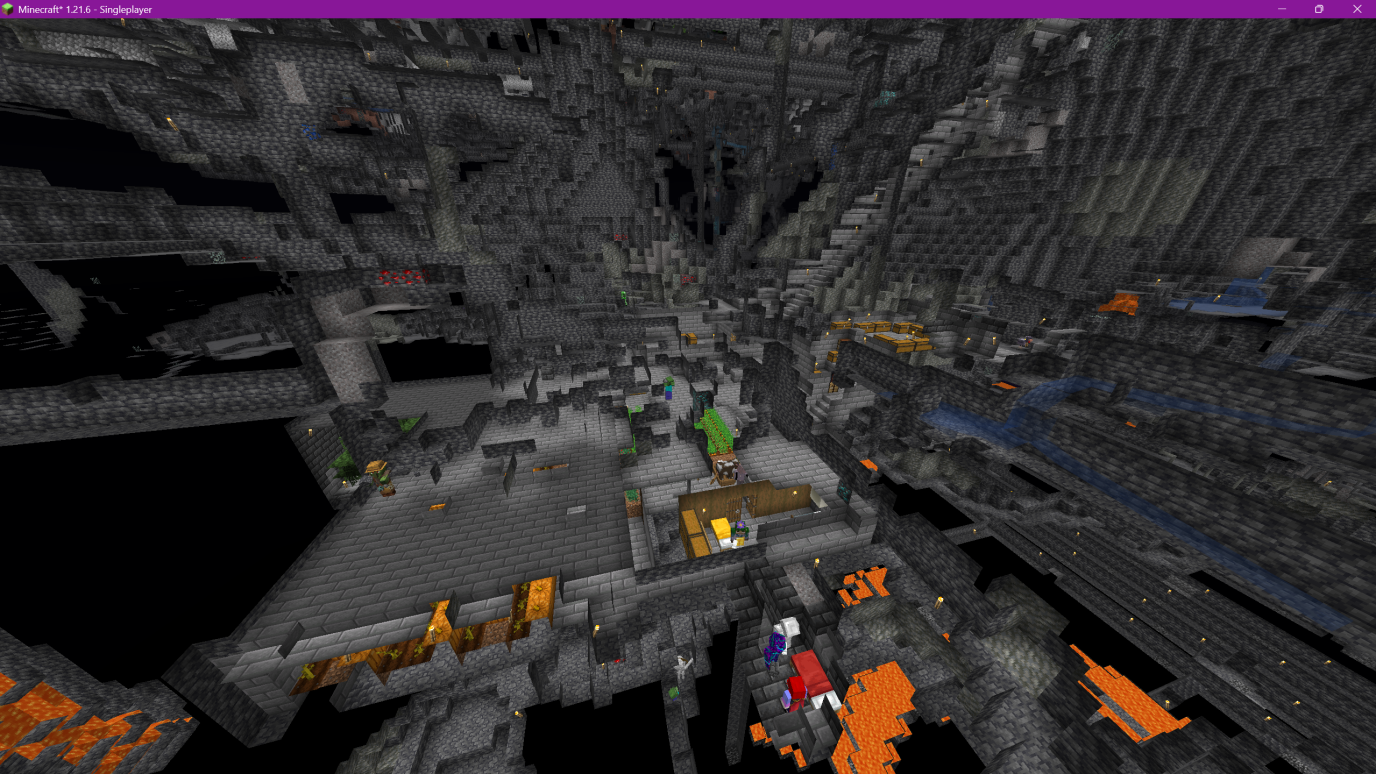Restore down the Minecraft window
This screenshot has height=774, width=1376.
(1319, 9)
